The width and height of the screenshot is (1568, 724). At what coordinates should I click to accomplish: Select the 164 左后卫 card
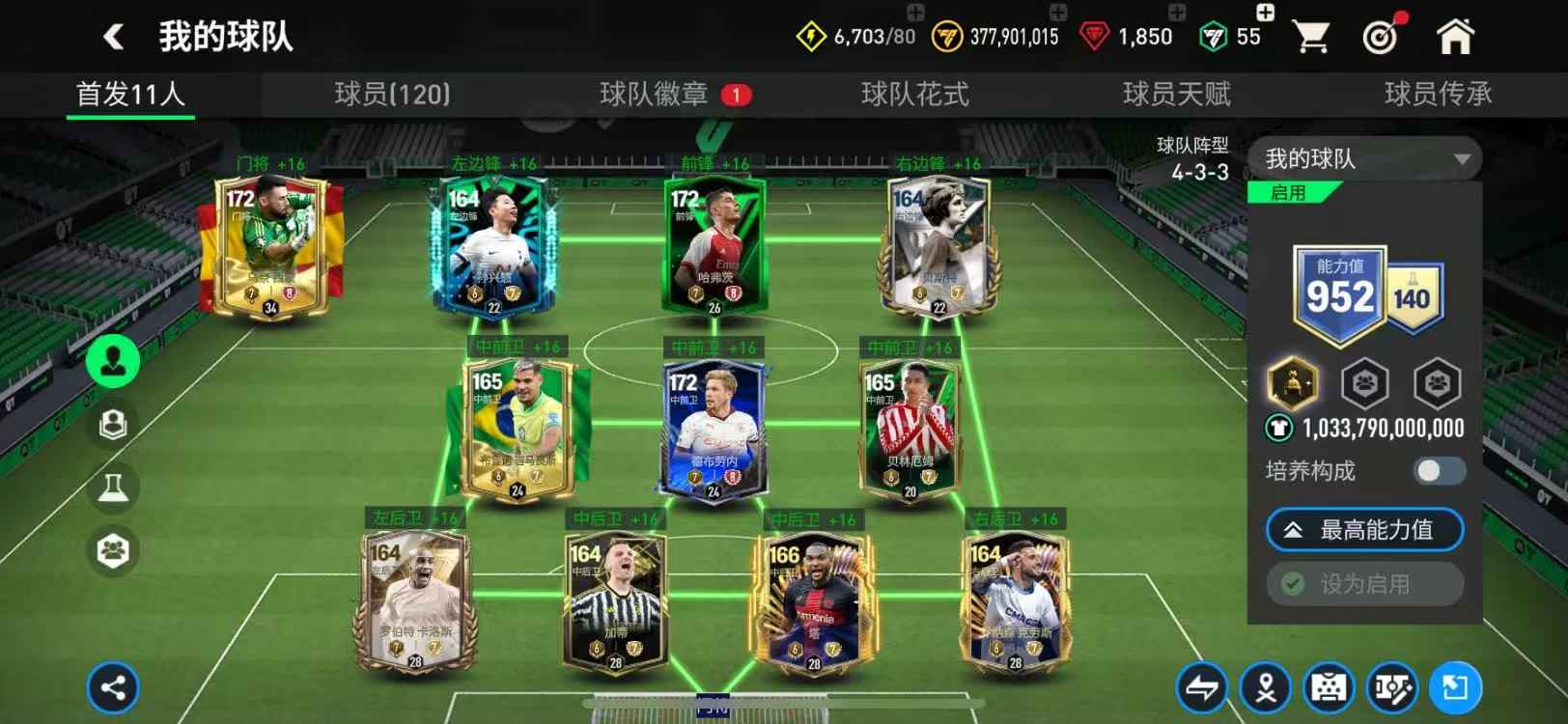tap(414, 603)
